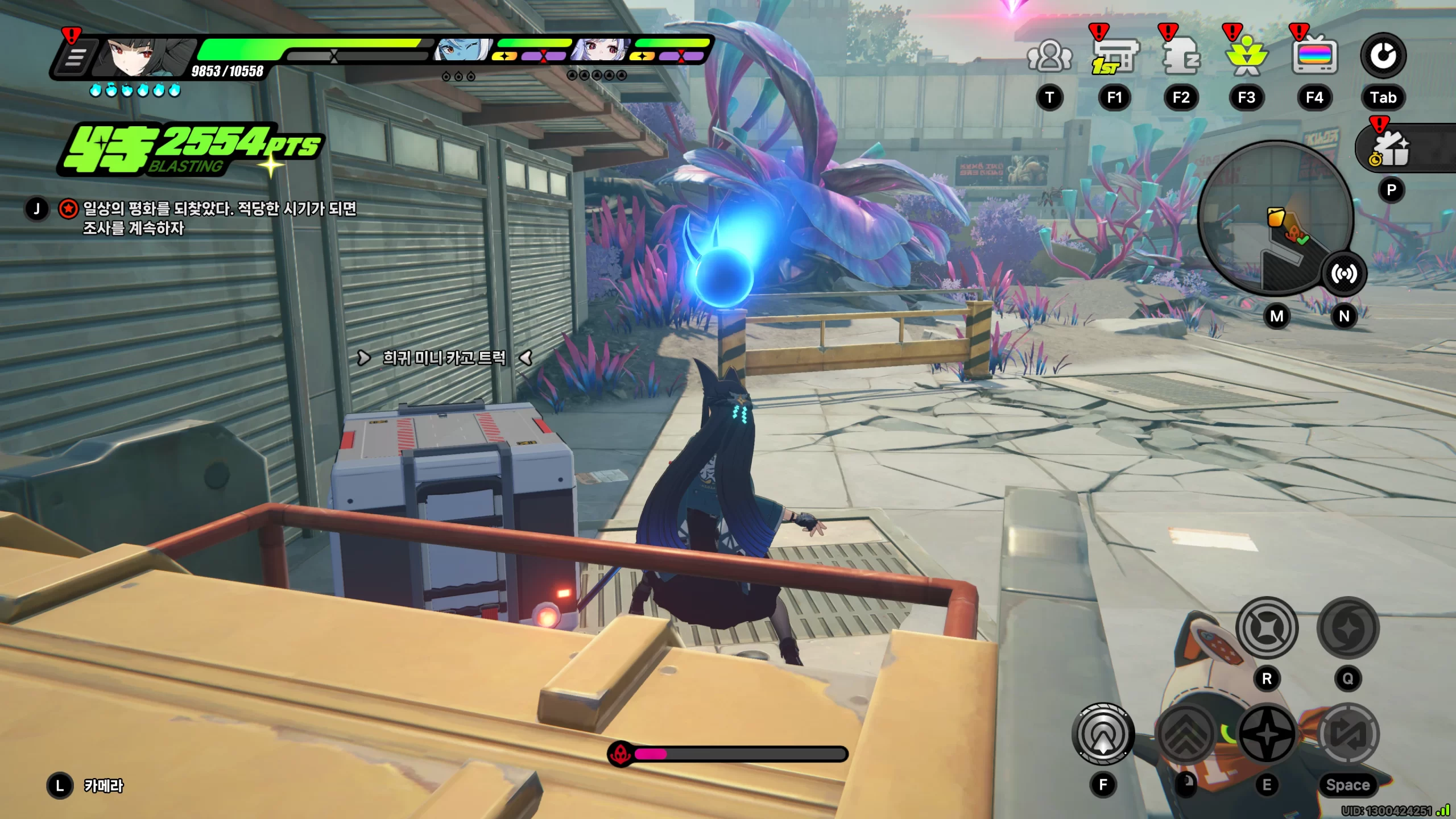Open the document guide icon
This screenshot has width=1456, height=819.
pos(1181,57)
